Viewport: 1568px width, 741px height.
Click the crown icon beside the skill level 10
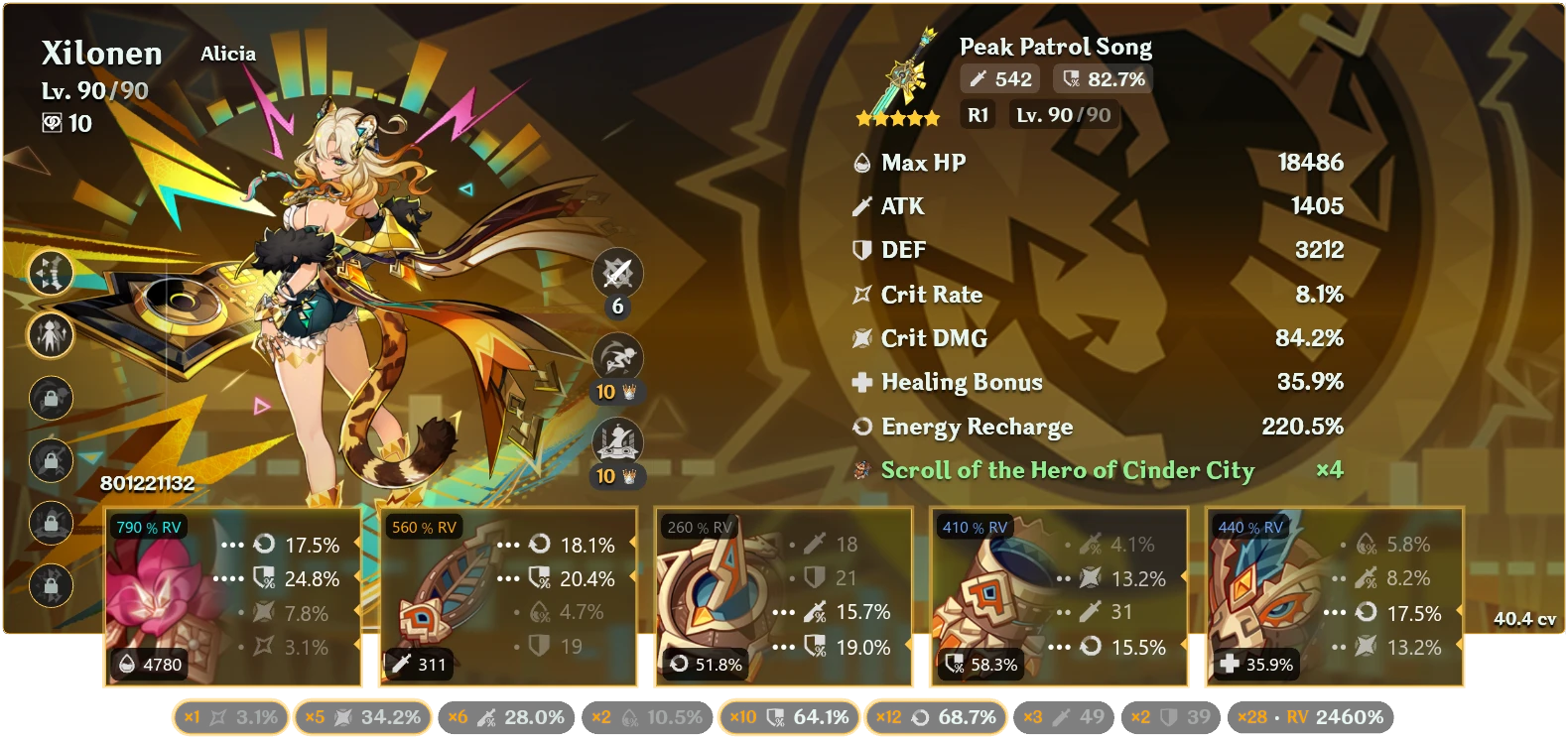[627, 391]
